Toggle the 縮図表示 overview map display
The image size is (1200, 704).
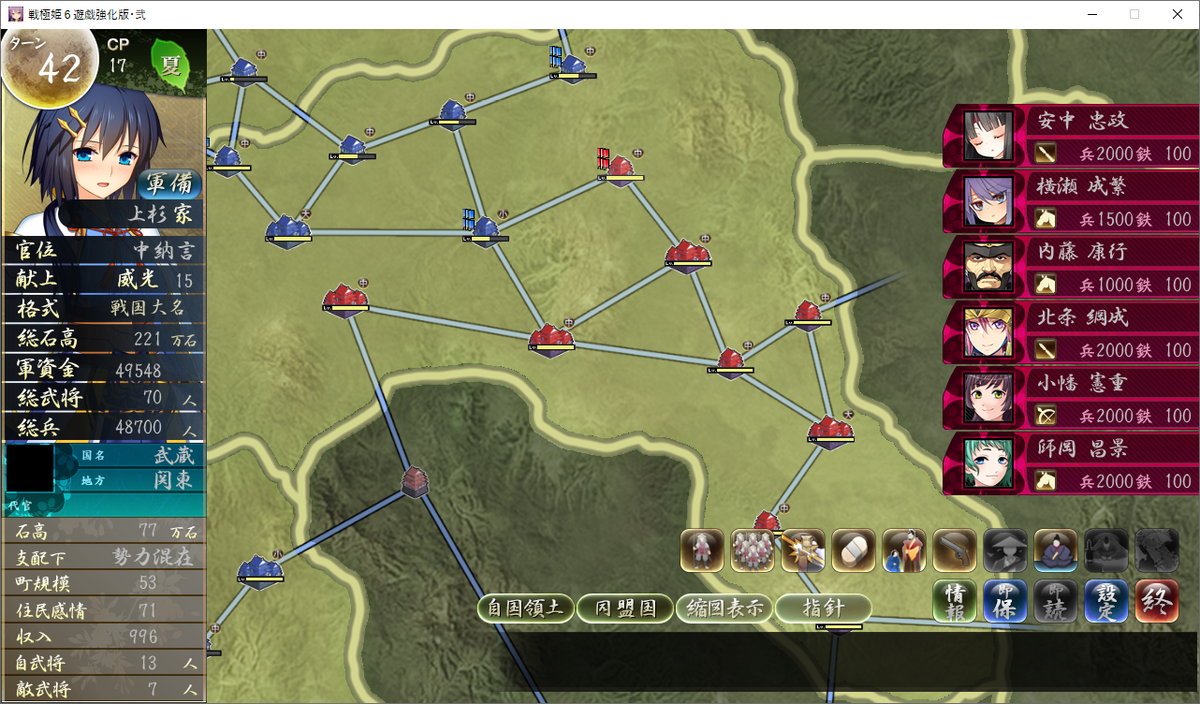click(x=724, y=608)
